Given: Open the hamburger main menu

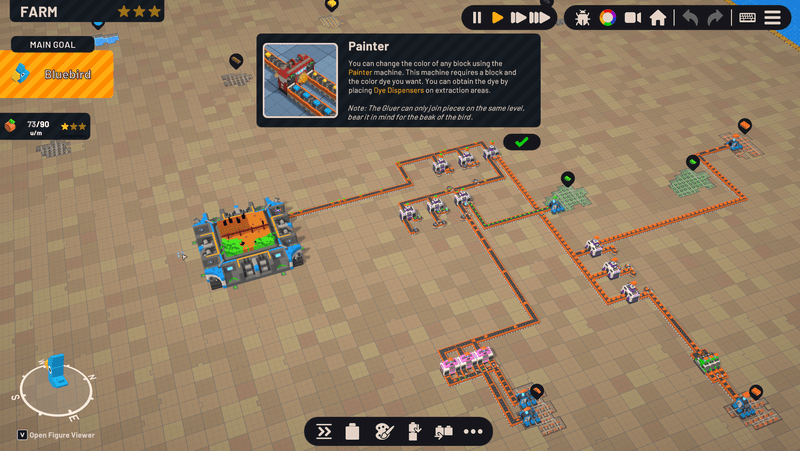Looking at the screenshot, I should (x=773, y=18).
